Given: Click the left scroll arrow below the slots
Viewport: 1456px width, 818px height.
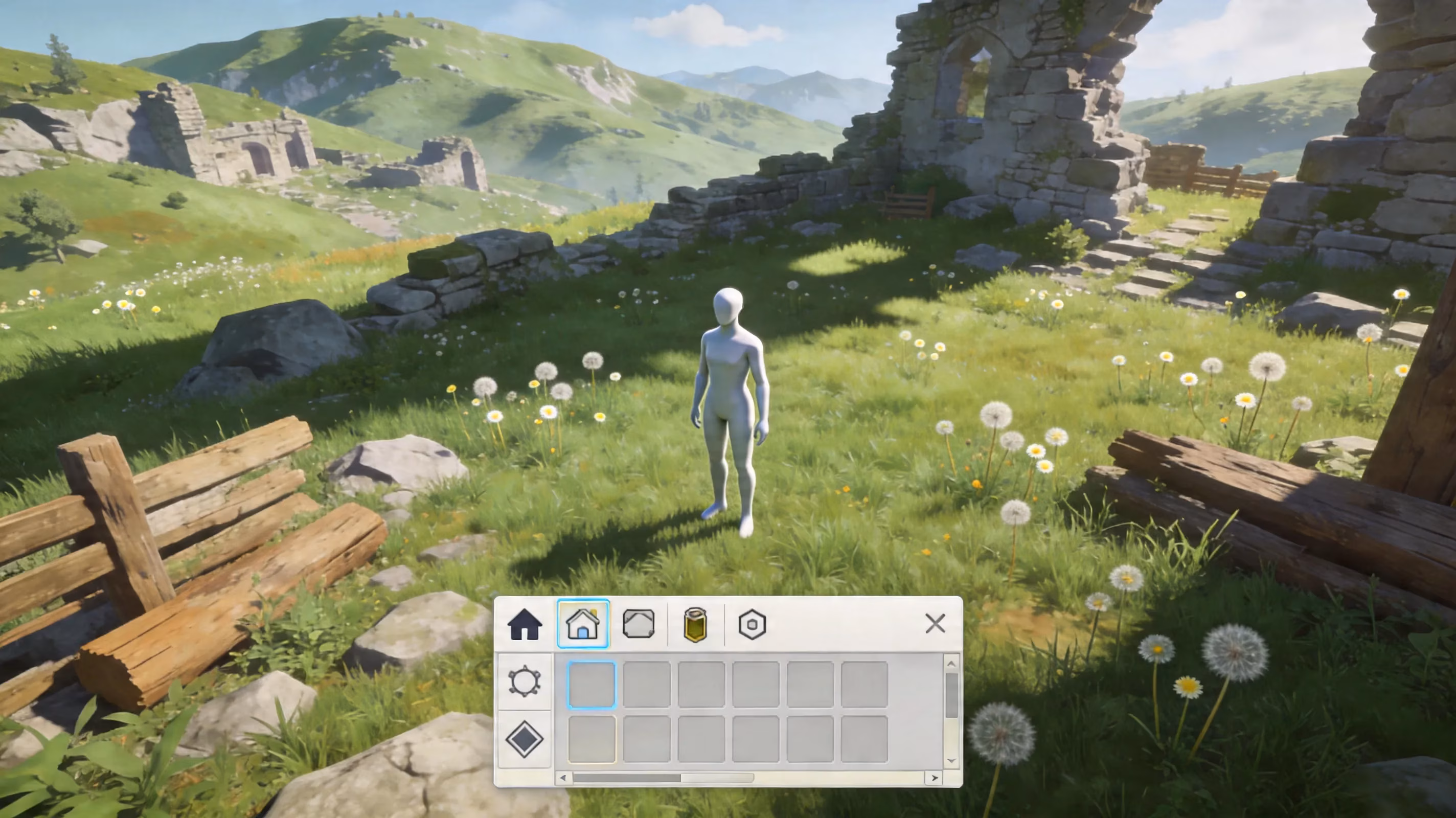Looking at the screenshot, I should click(x=563, y=777).
